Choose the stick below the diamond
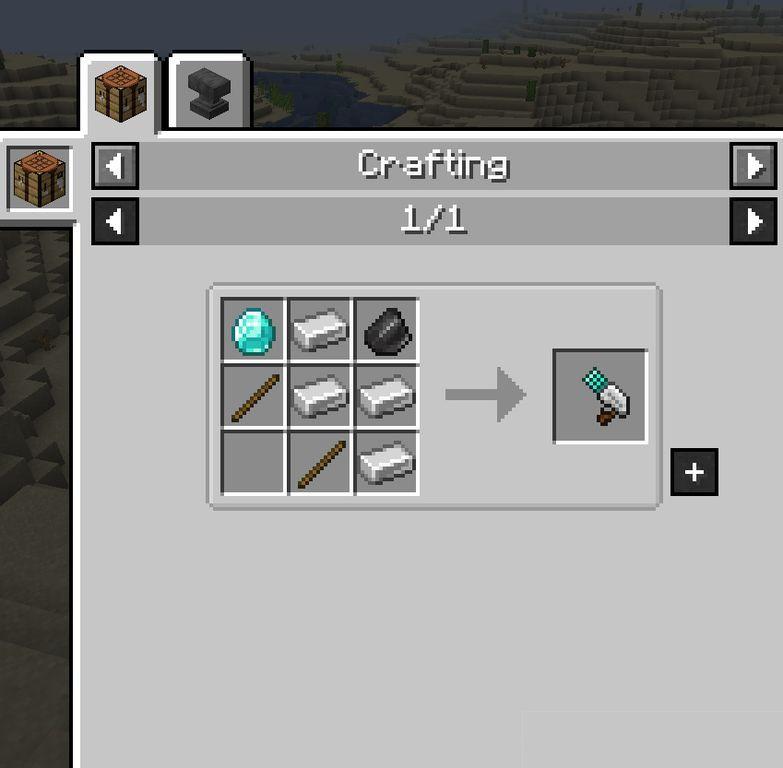783x768 pixels. tap(253, 397)
